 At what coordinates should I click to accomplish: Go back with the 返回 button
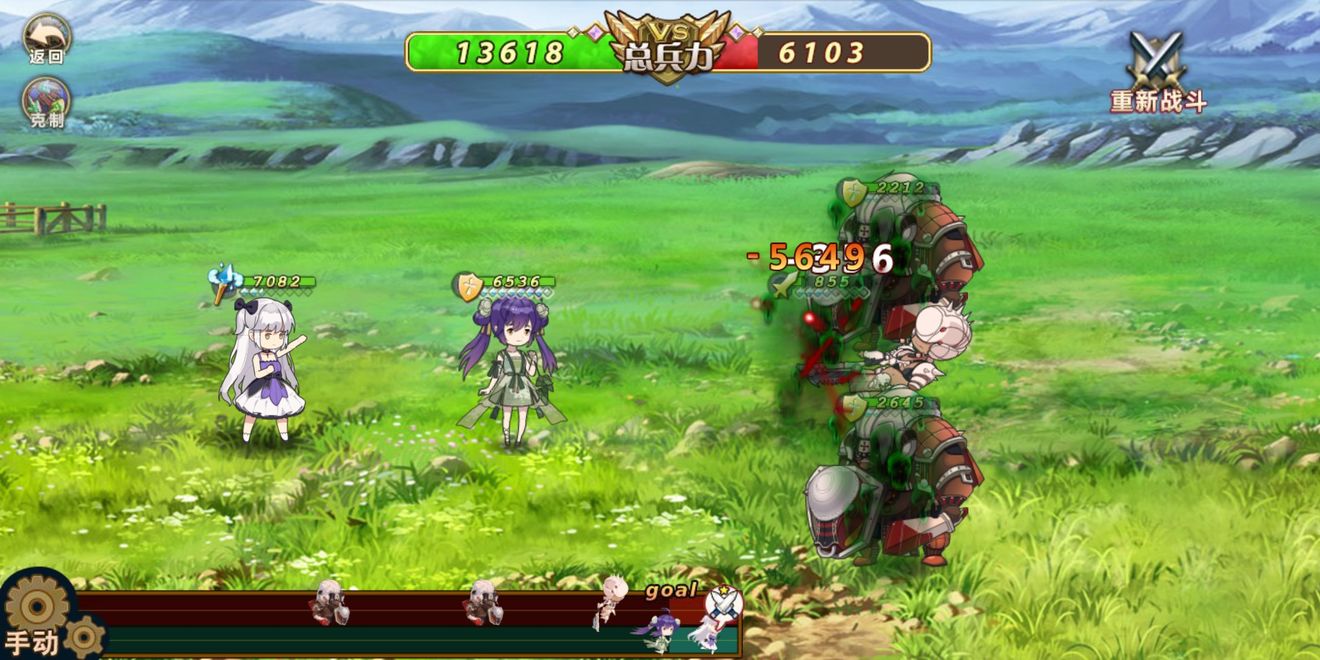pos(46,38)
